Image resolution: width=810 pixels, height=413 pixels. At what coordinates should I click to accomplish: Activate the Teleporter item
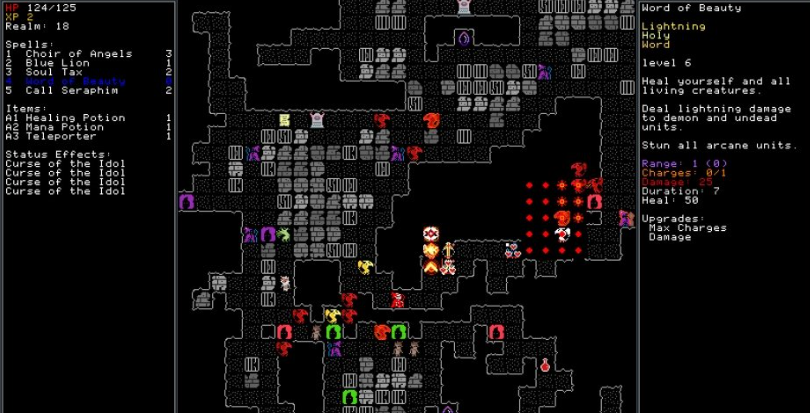(x=54, y=136)
